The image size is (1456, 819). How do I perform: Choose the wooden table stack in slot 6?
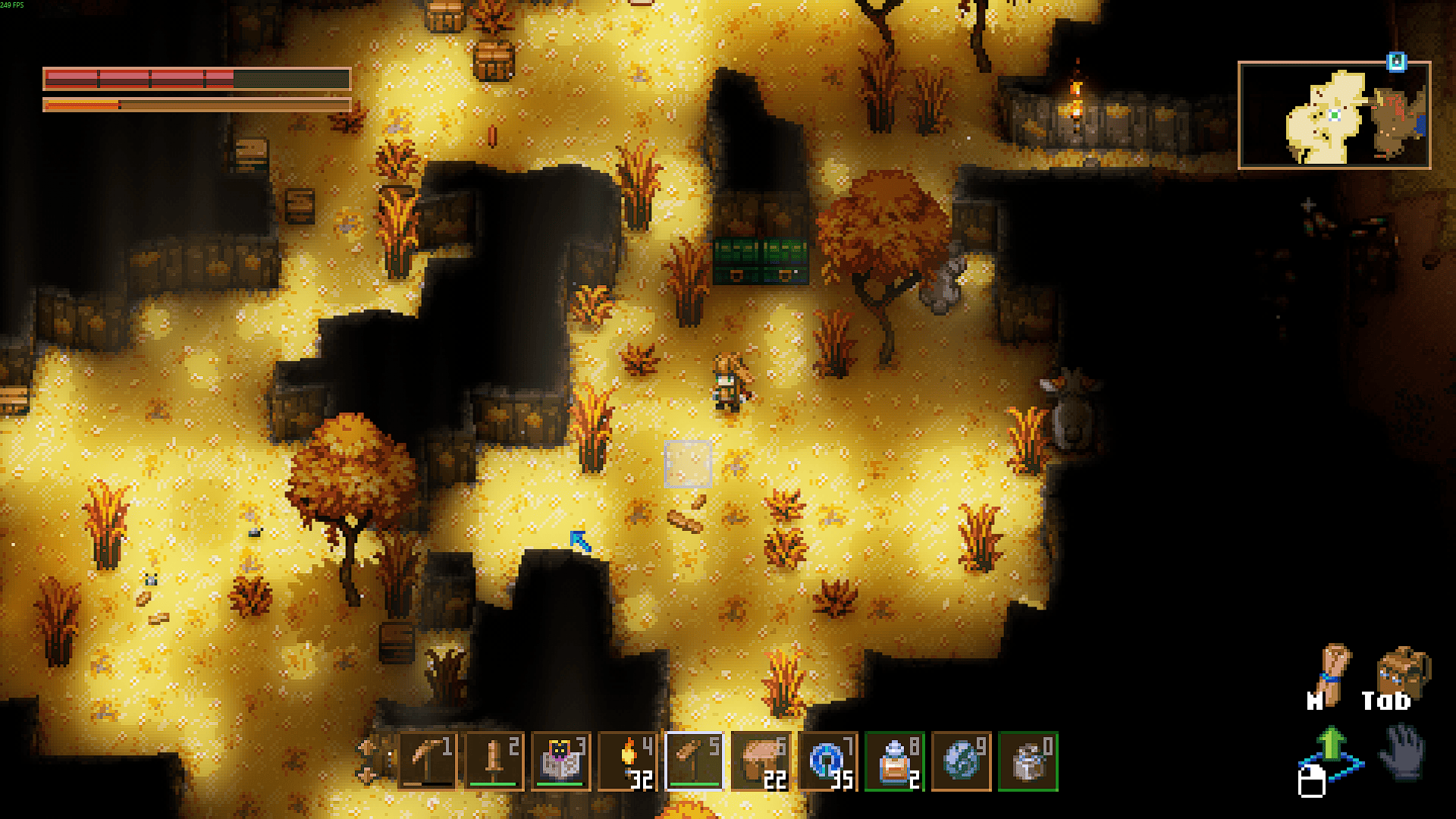coord(761,761)
